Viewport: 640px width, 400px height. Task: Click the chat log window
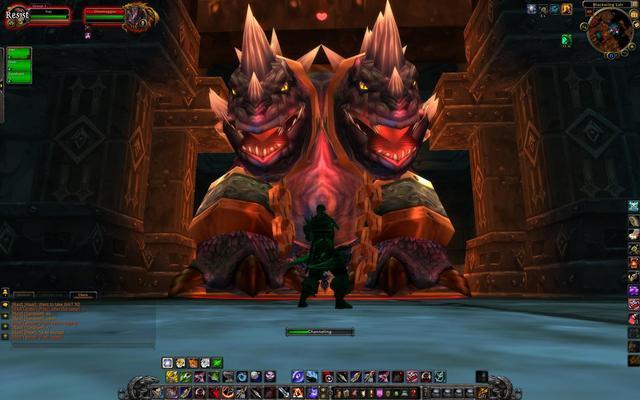(x=80, y=320)
